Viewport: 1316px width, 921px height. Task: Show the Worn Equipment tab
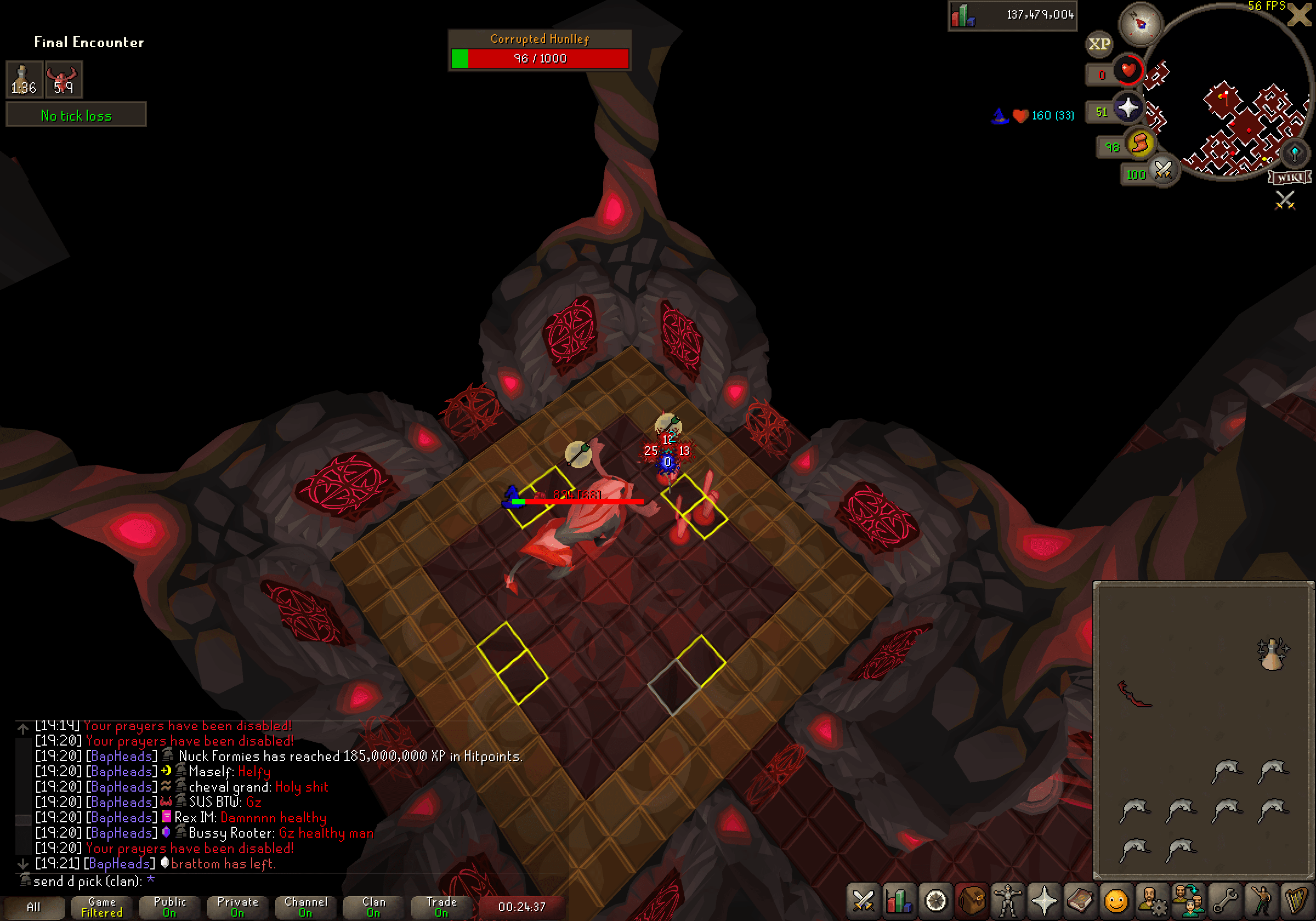(x=1008, y=901)
